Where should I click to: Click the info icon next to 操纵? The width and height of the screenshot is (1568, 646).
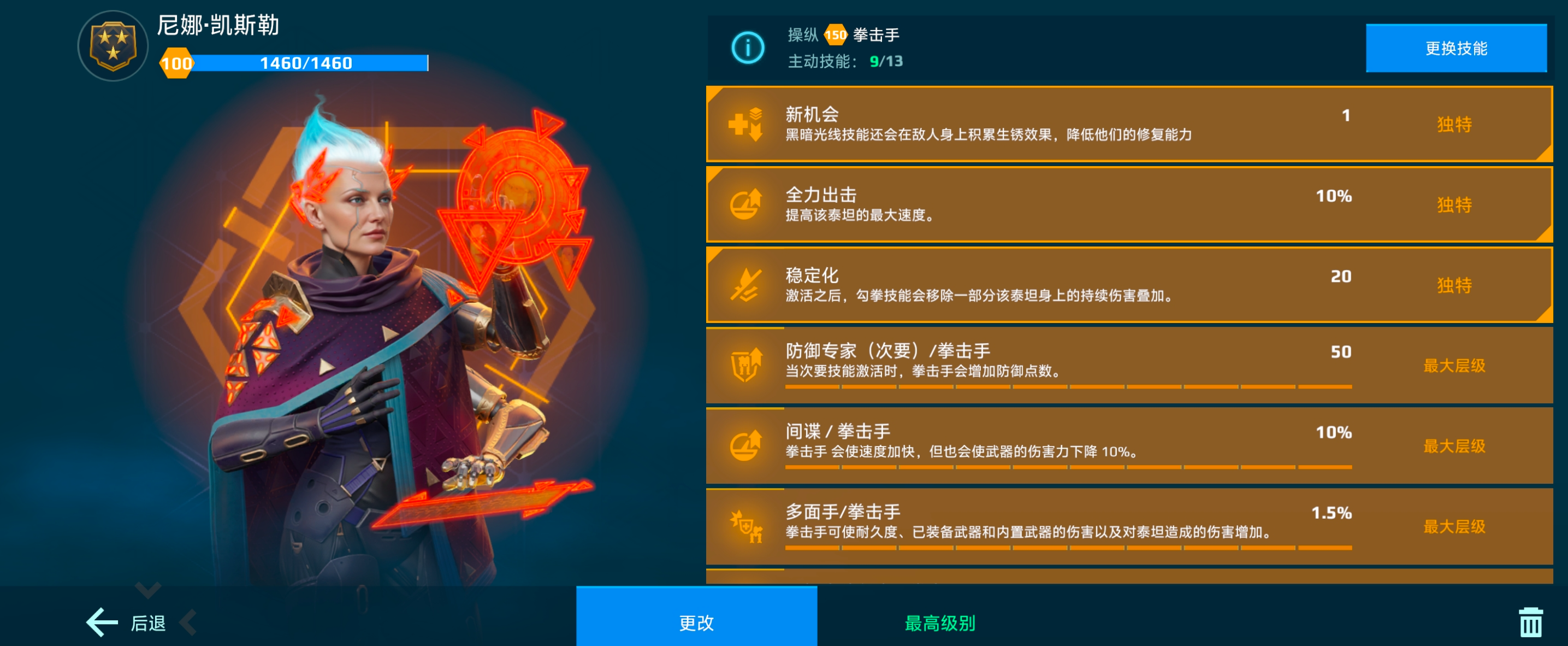(748, 48)
